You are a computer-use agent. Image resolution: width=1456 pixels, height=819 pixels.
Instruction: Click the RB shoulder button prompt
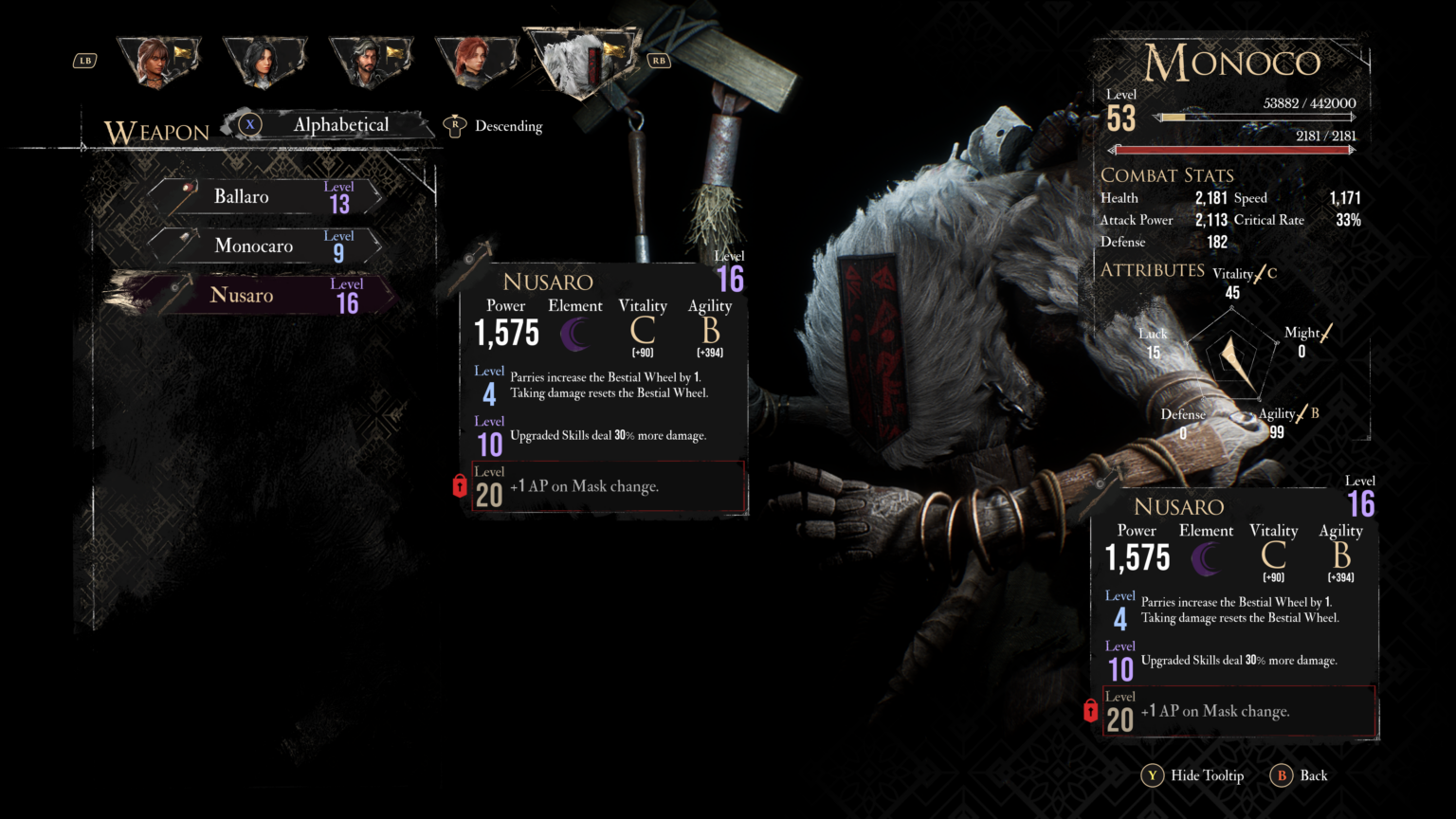pos(658,59)
